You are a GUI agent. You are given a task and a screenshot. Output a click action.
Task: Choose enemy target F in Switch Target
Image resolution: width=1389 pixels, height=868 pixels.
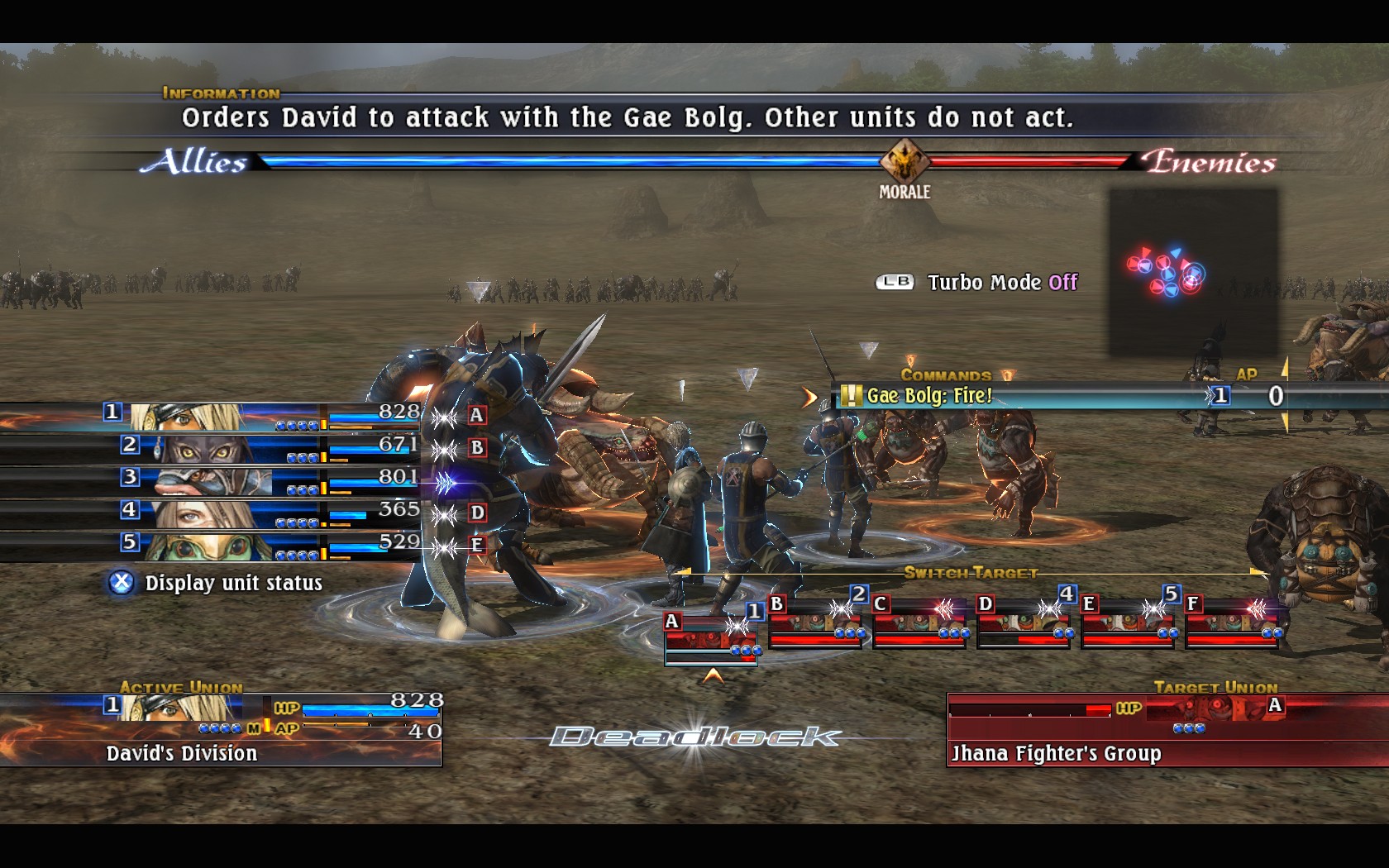coord(1232,622)
